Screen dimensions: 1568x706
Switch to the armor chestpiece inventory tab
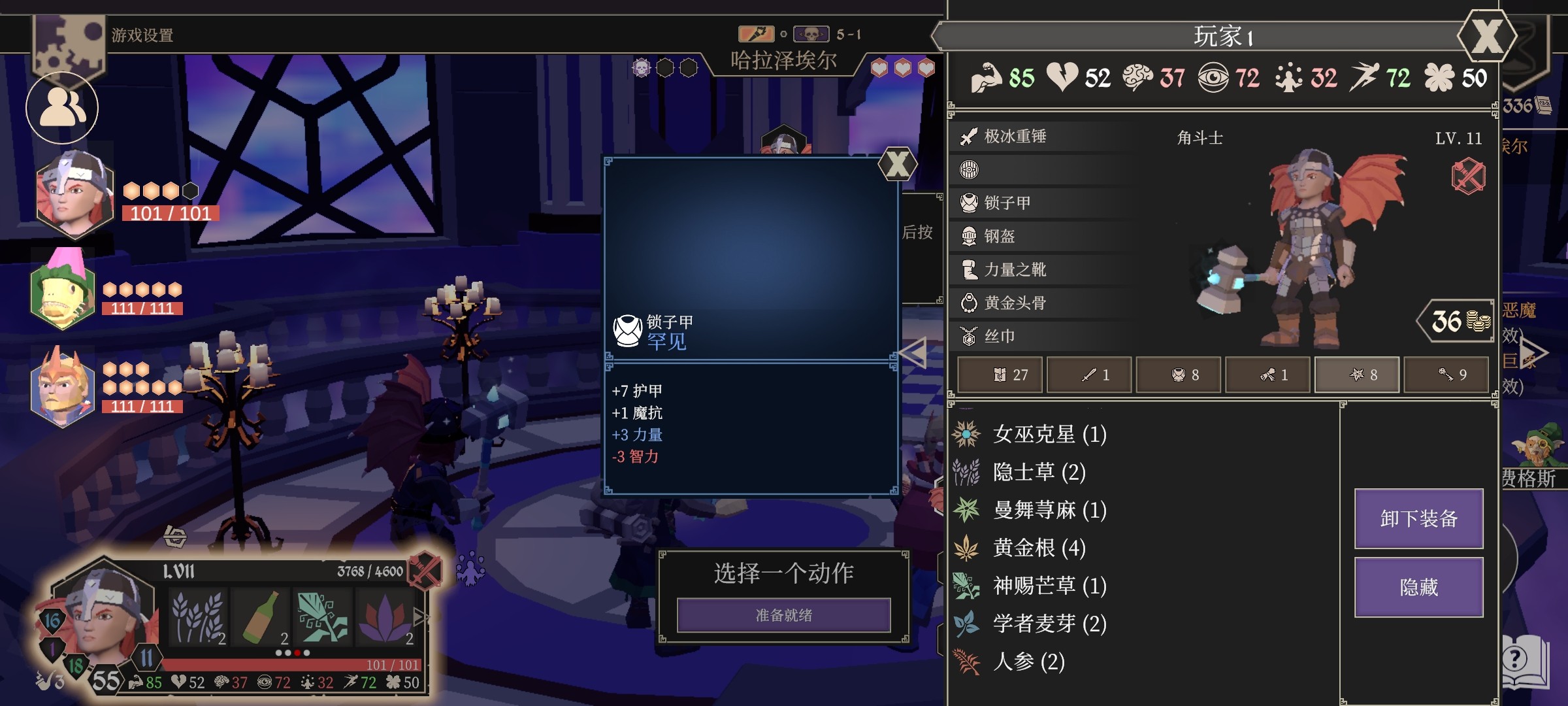coord(1179,375)
